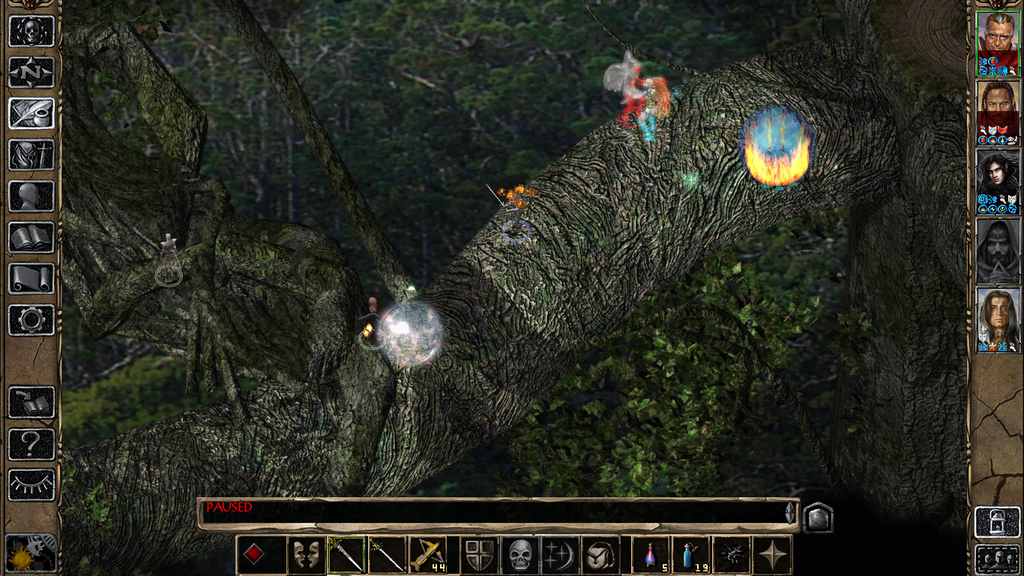The height and width of the screenshot is (576, 1024).
Task: Open the inventory screen
Action: point(31,154)
